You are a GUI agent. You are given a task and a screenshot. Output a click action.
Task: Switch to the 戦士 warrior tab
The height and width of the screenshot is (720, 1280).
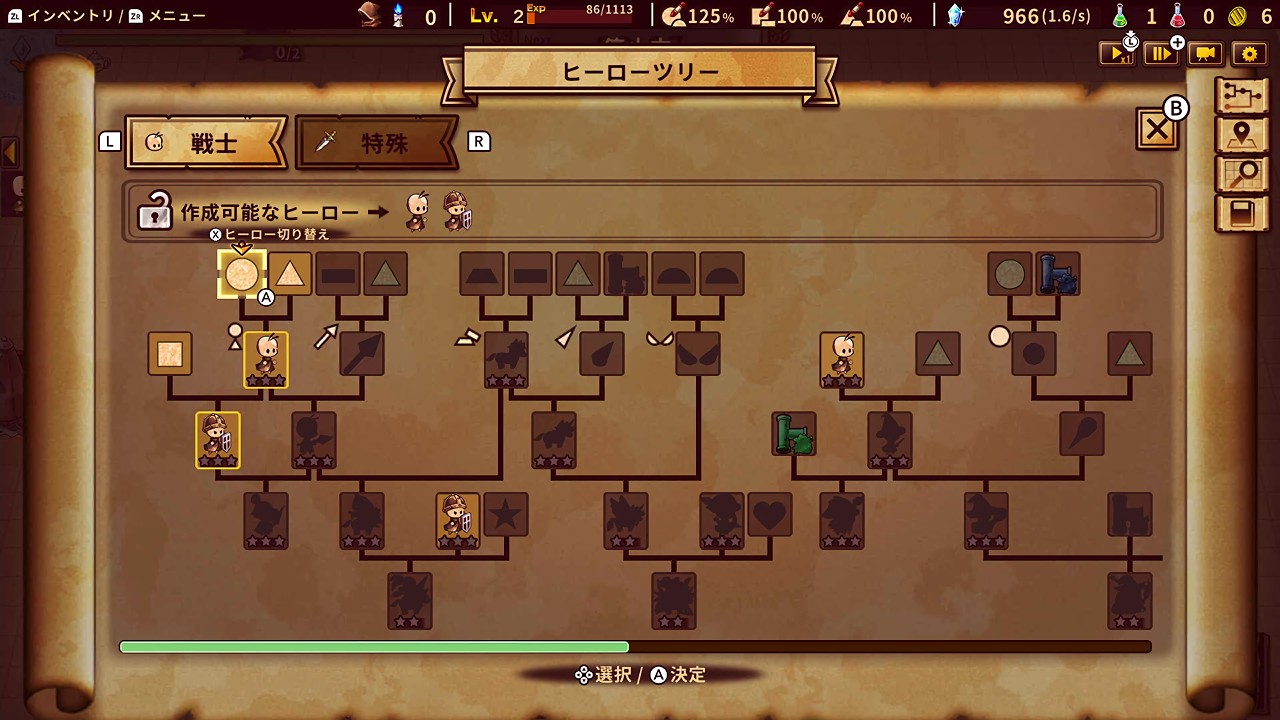pos(206,143)
